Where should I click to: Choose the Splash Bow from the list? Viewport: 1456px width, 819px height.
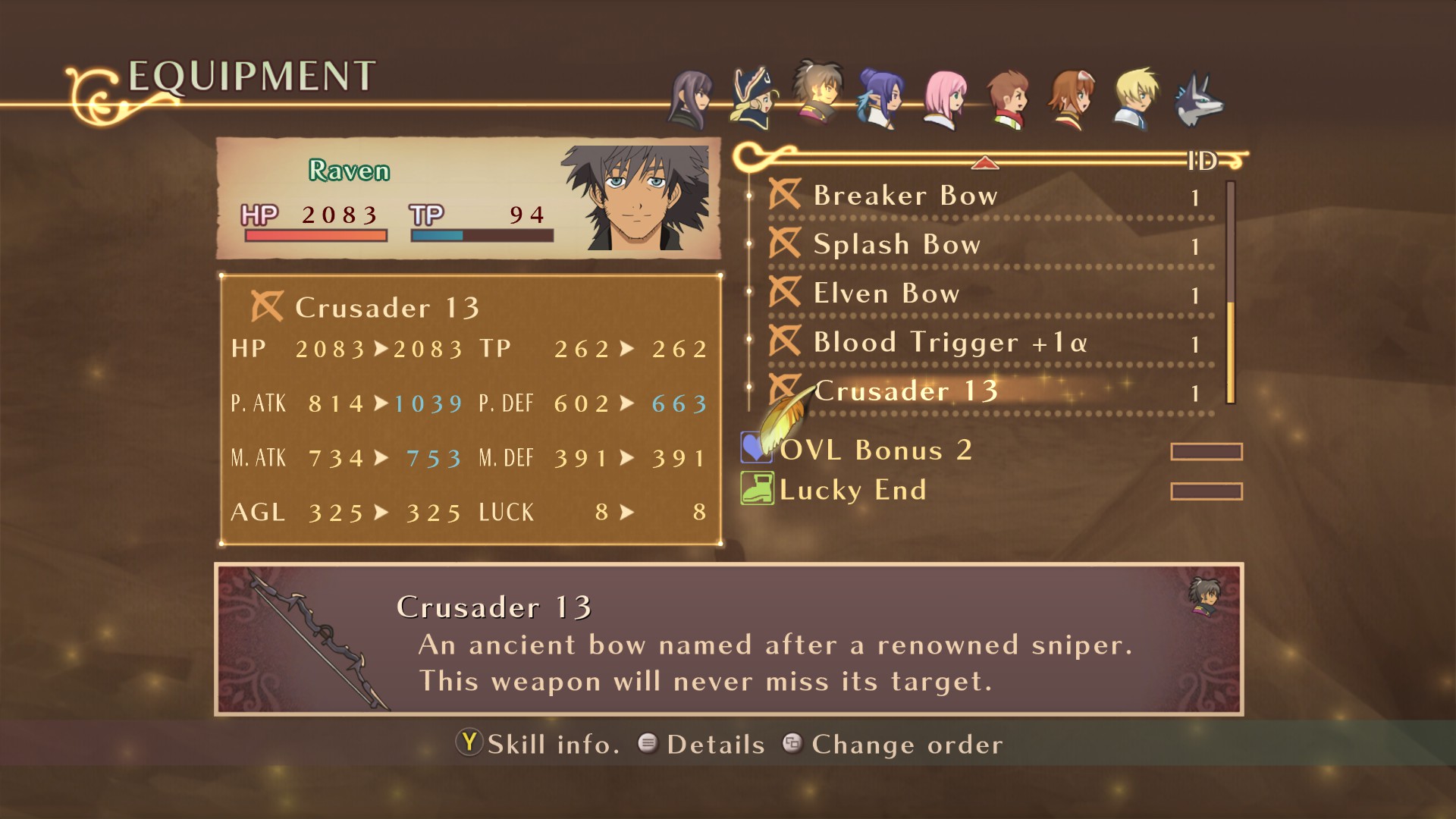(896, 245)
